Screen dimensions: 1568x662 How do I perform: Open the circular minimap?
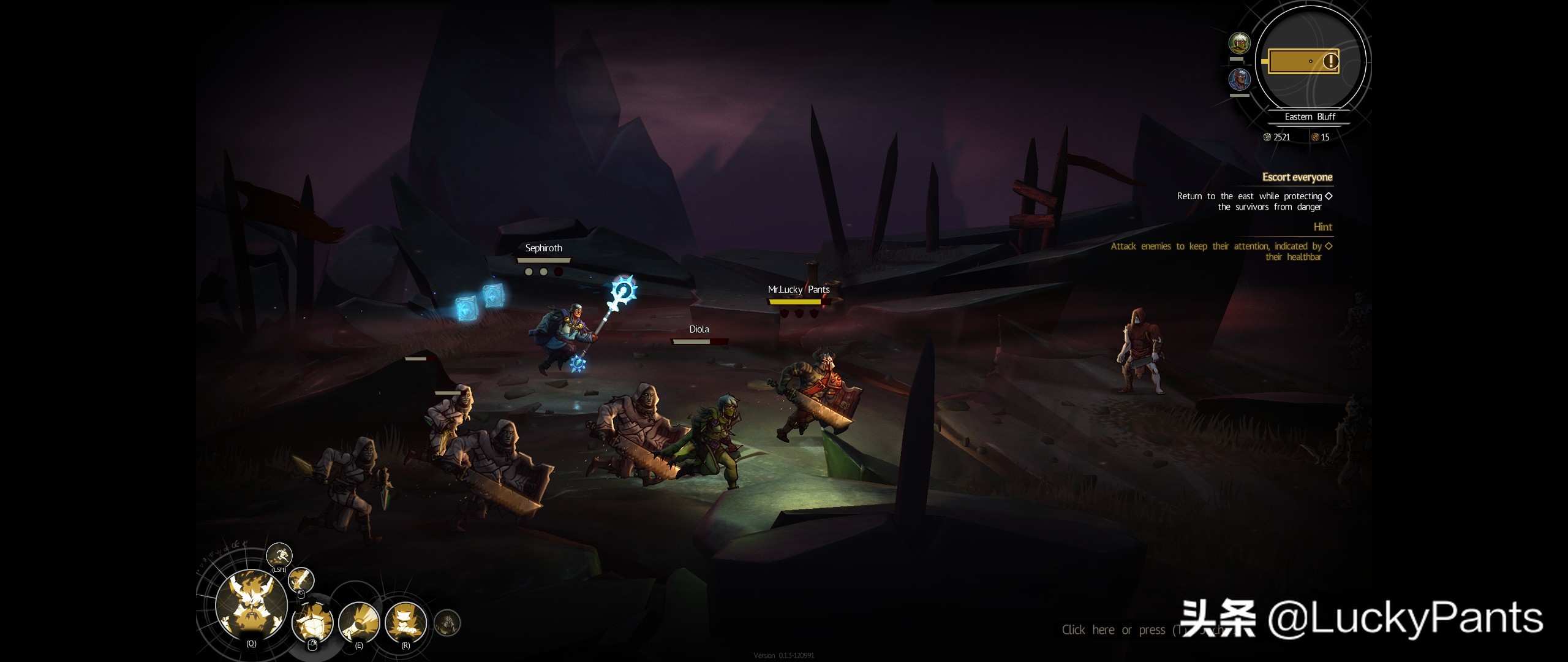[x=1310, y=61]
